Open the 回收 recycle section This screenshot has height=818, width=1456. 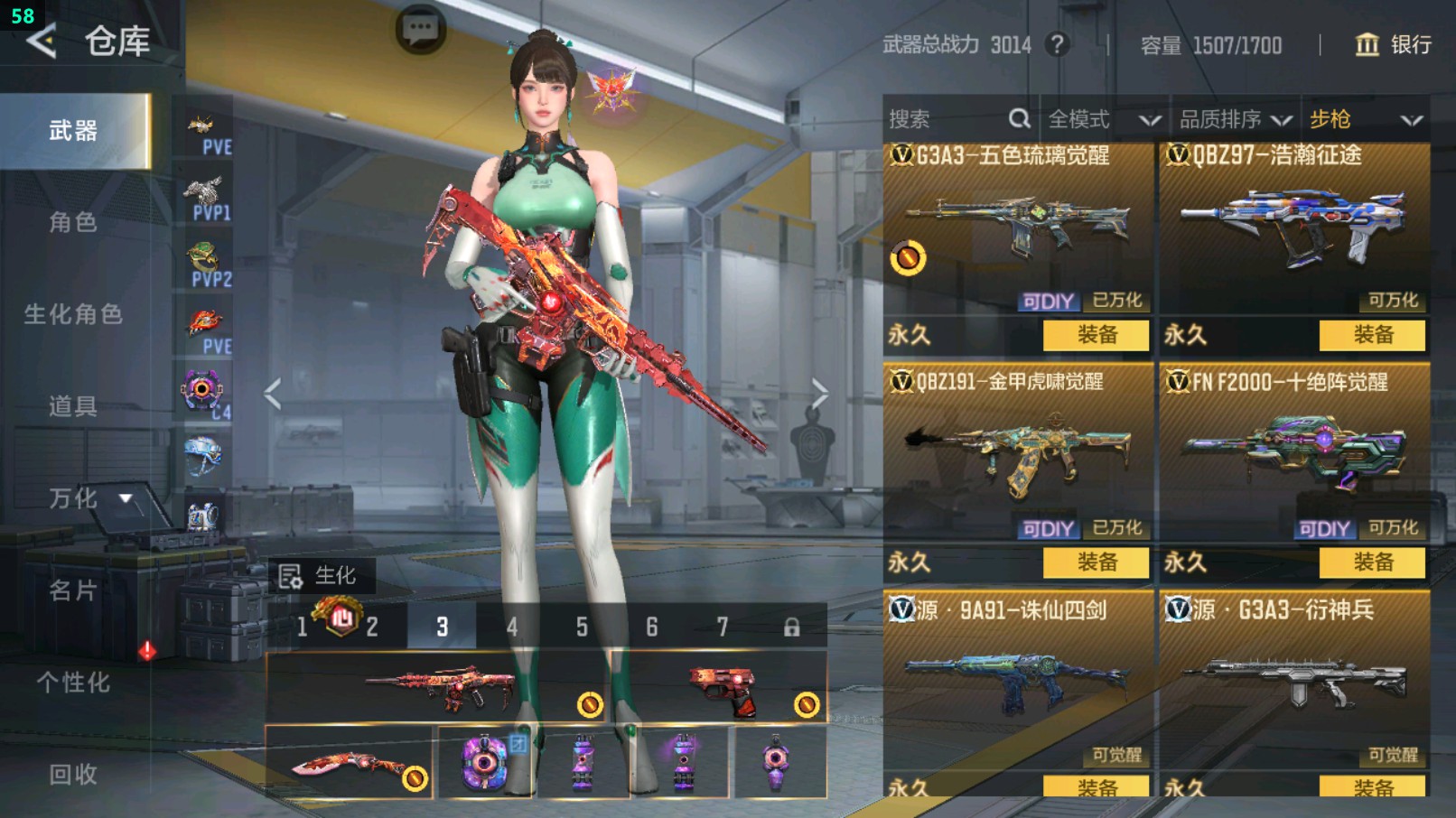click(x=73, y=774)
